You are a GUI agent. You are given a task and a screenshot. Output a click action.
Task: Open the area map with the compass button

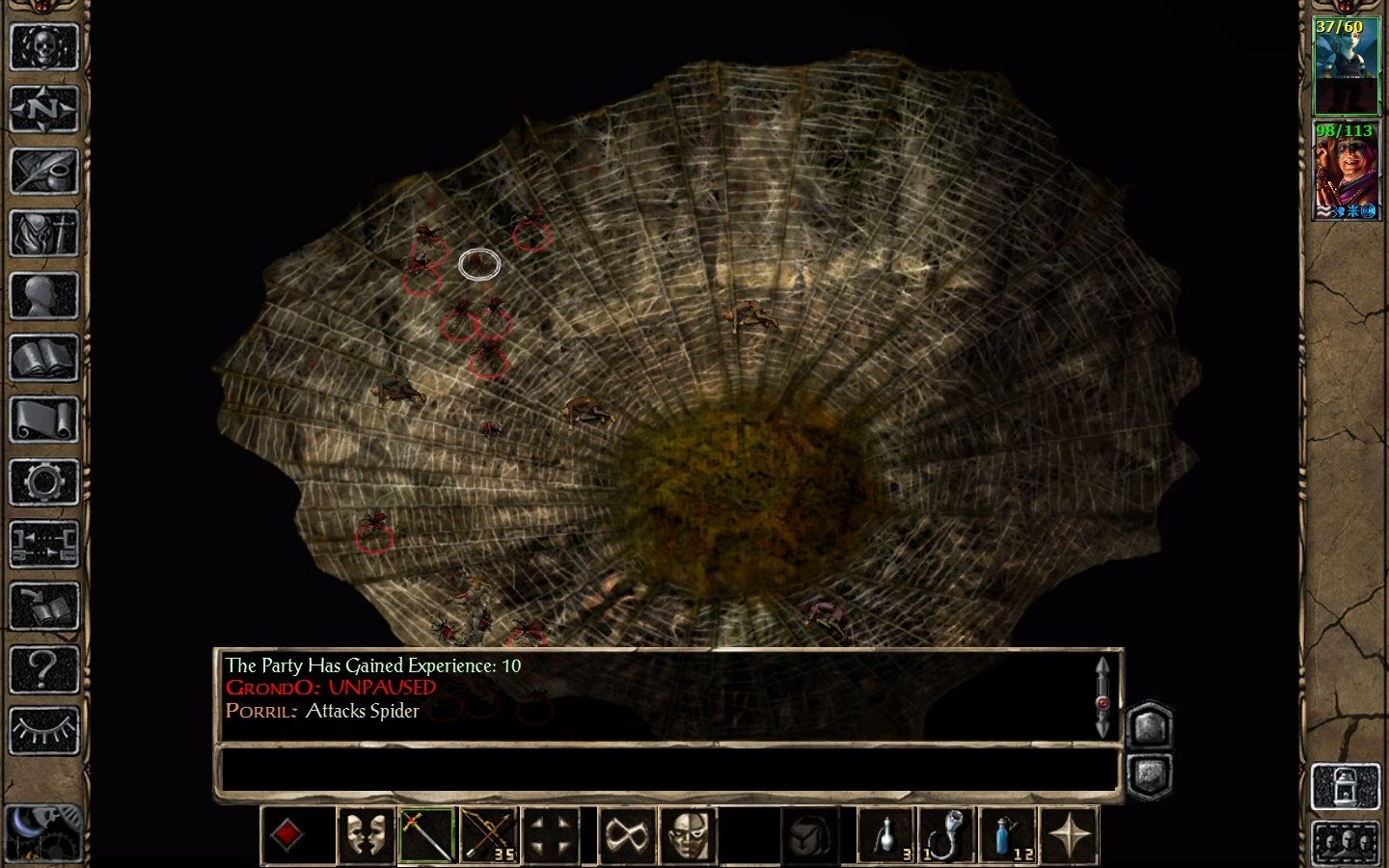point(43,110)
